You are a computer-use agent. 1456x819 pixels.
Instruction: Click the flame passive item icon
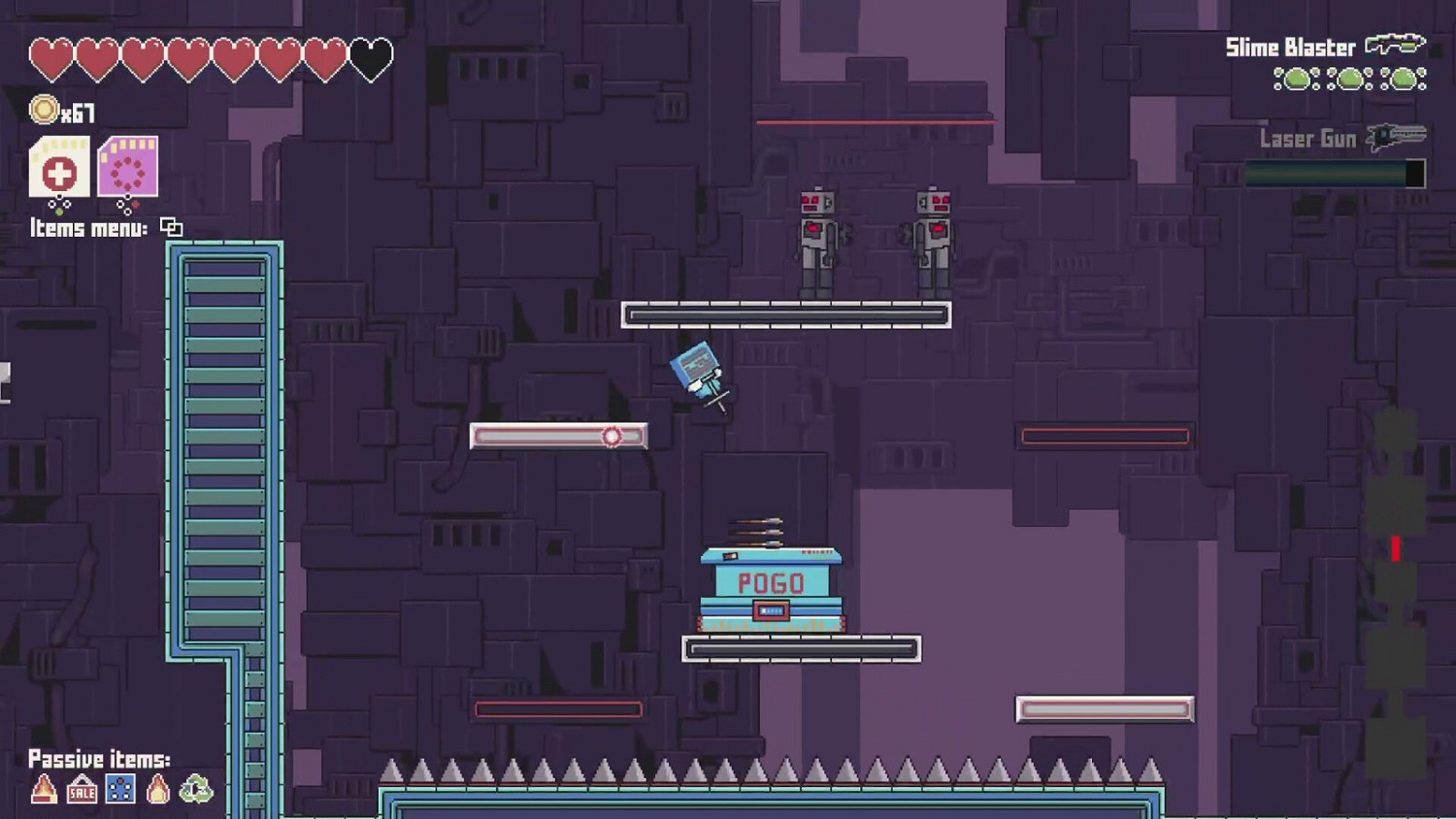(157, 790)
